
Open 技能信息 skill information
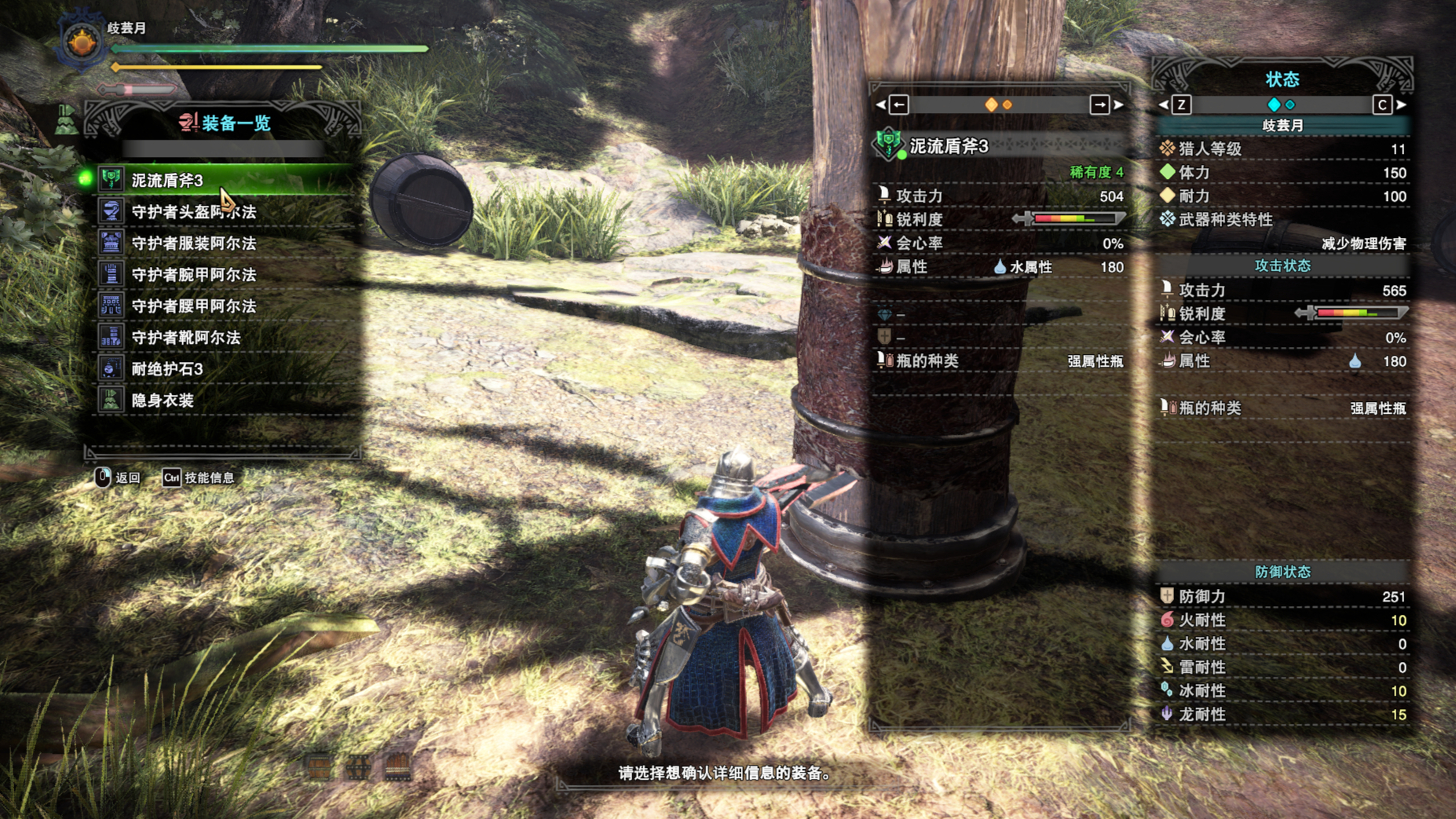click(x=199, y=477)
